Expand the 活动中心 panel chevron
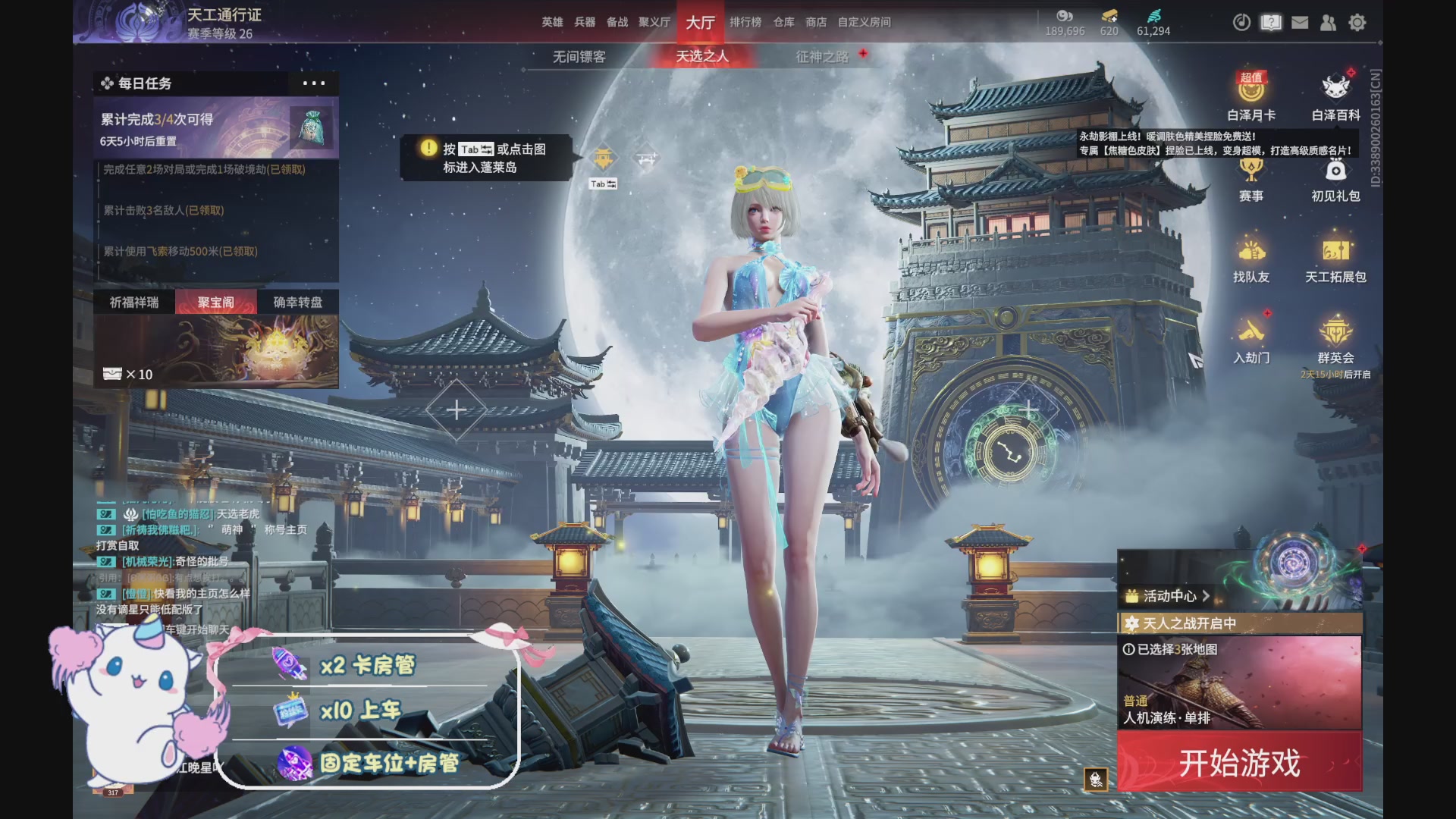 click(x=1207, y=597)
